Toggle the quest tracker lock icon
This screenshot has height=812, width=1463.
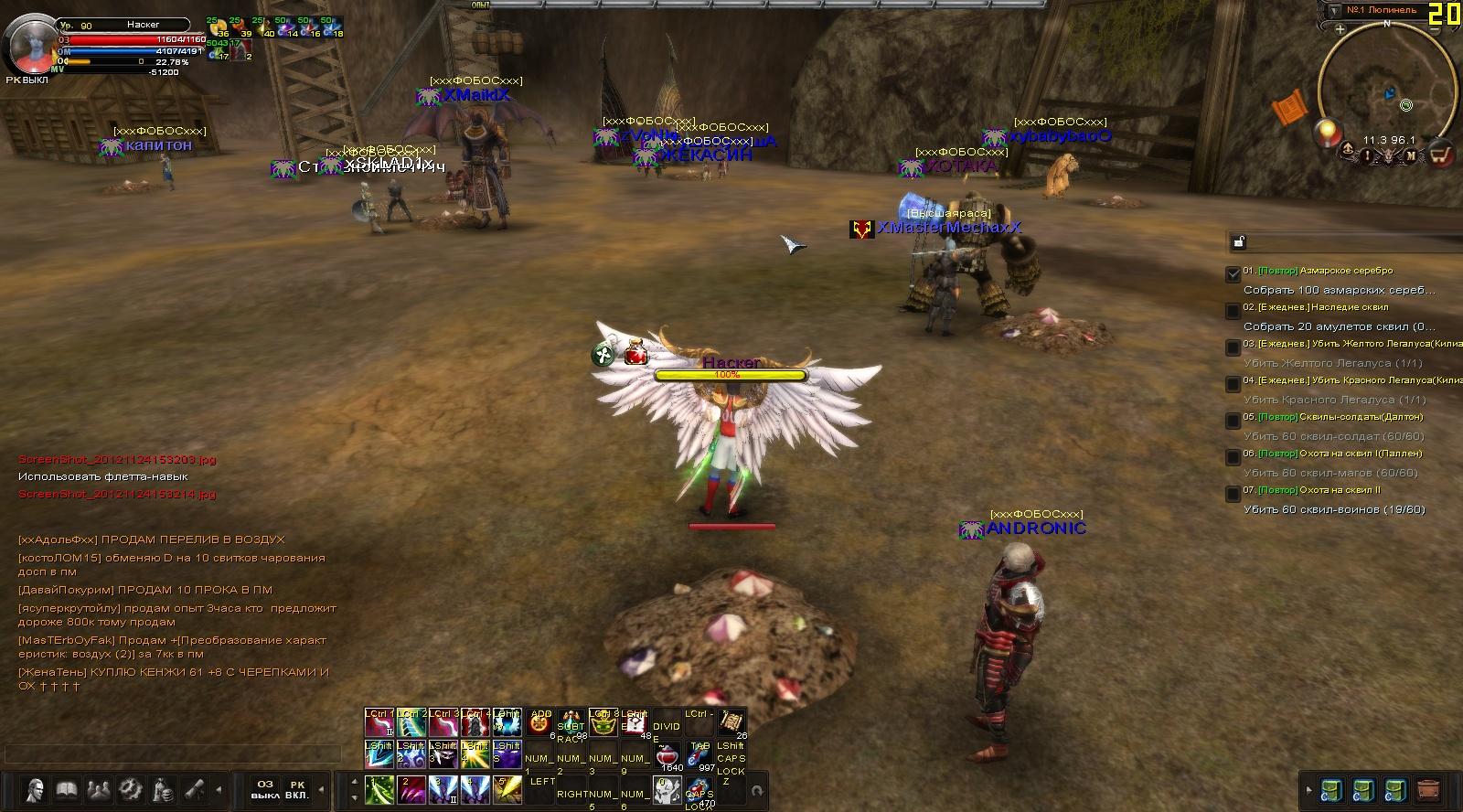1238,242
